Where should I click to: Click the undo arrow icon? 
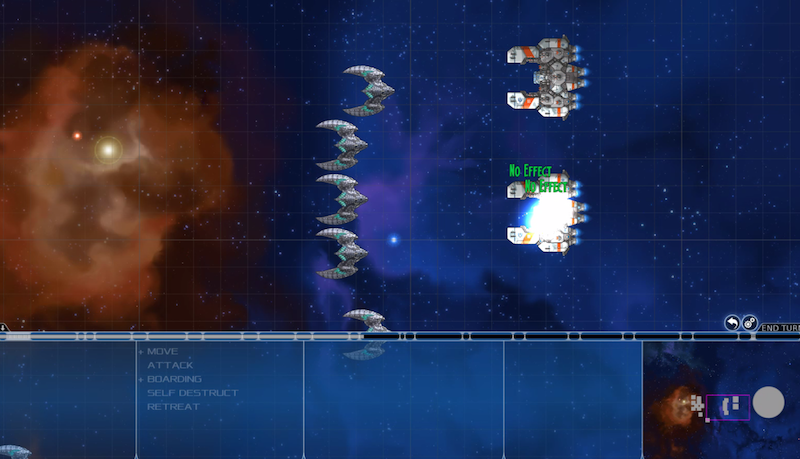pos(733,323)
